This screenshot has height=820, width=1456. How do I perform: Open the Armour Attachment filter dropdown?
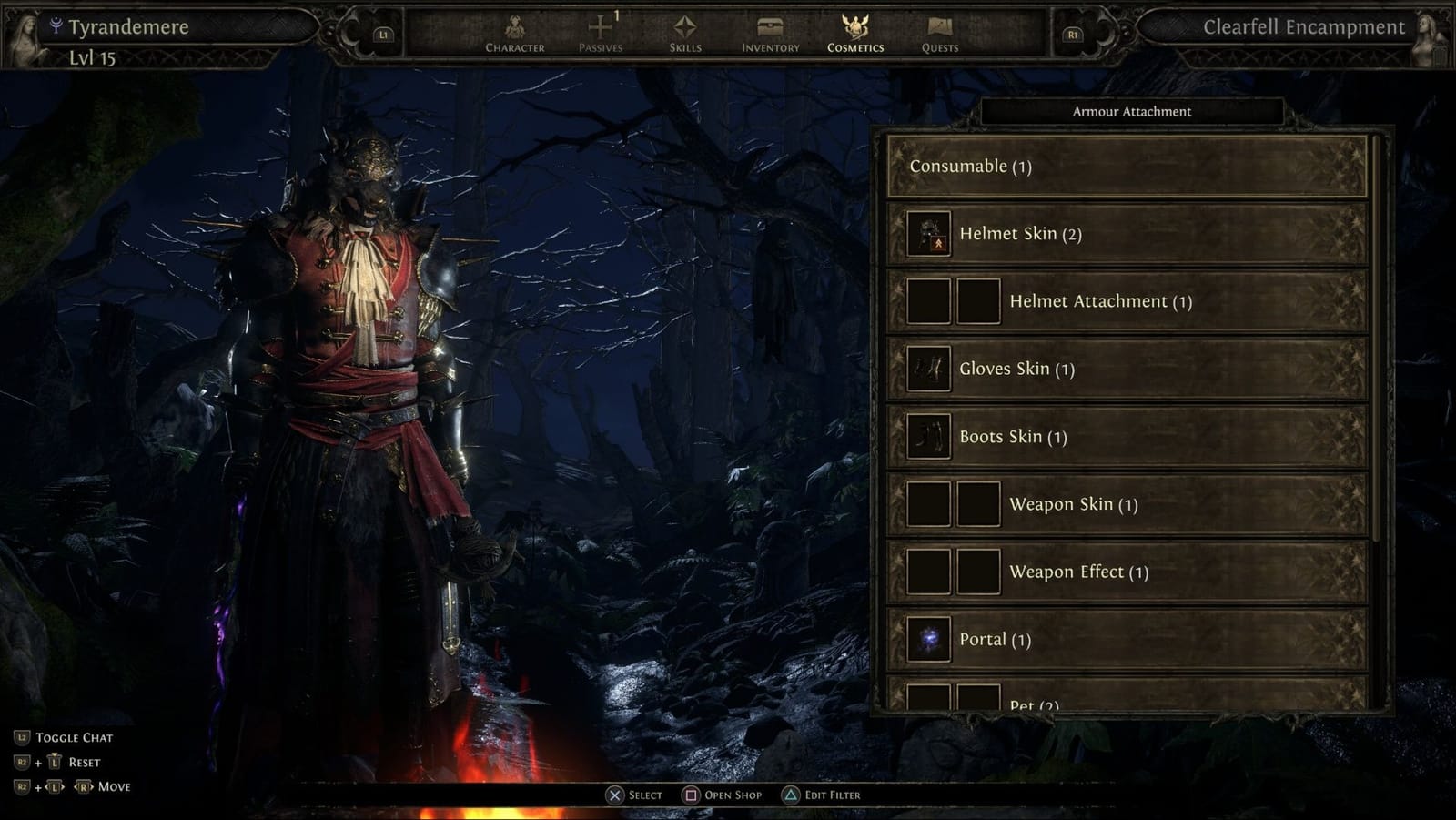pos(1132,111)
